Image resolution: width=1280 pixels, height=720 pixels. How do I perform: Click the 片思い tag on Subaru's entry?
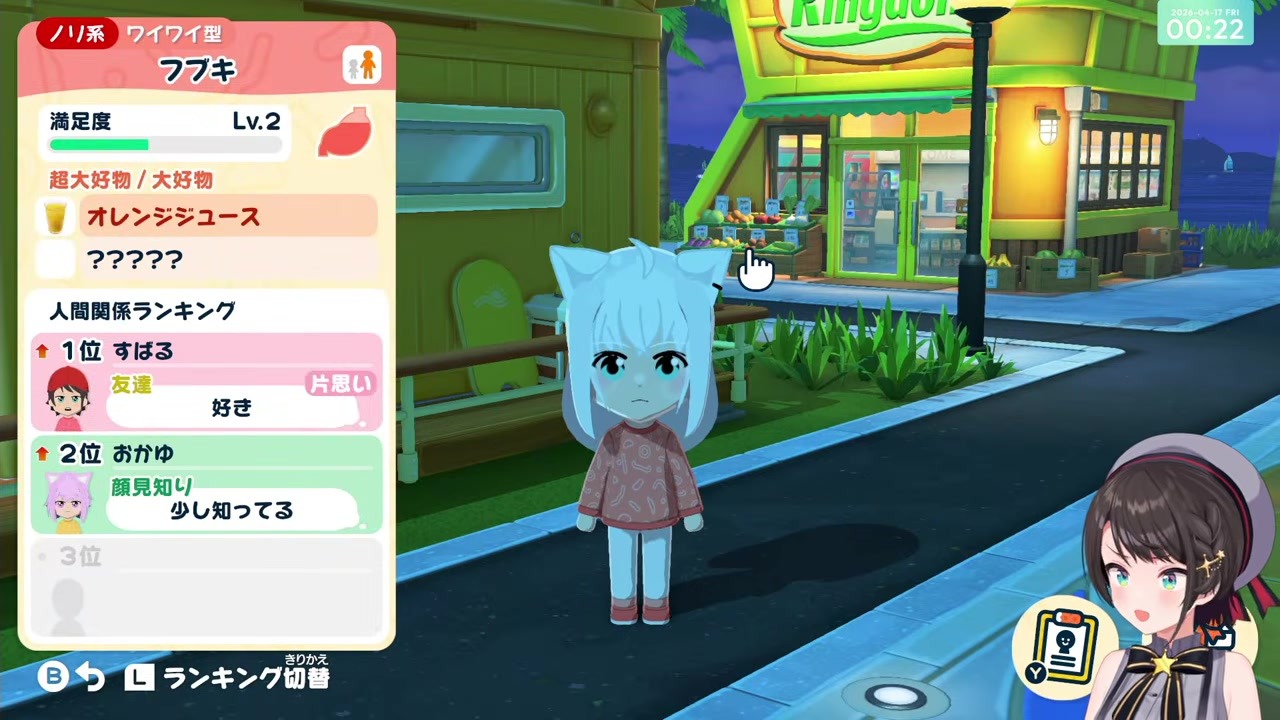(340, 384)
